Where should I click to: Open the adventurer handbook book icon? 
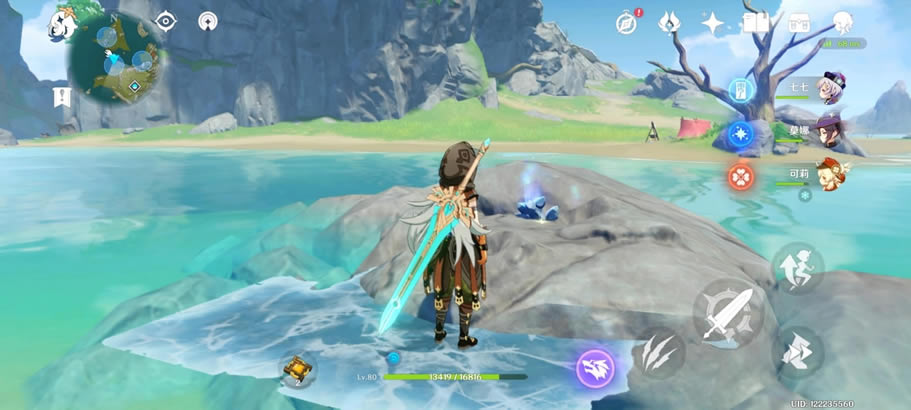coord(755,22)
